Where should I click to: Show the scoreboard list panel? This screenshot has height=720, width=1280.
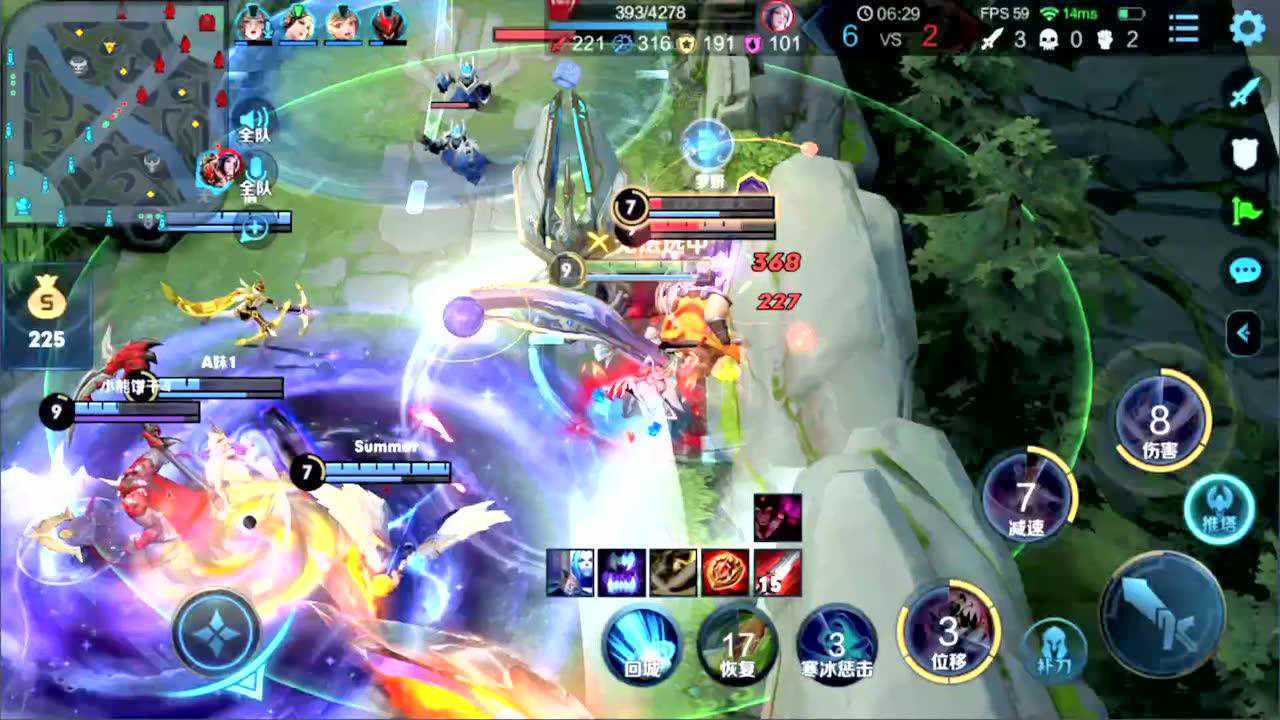1184,28
